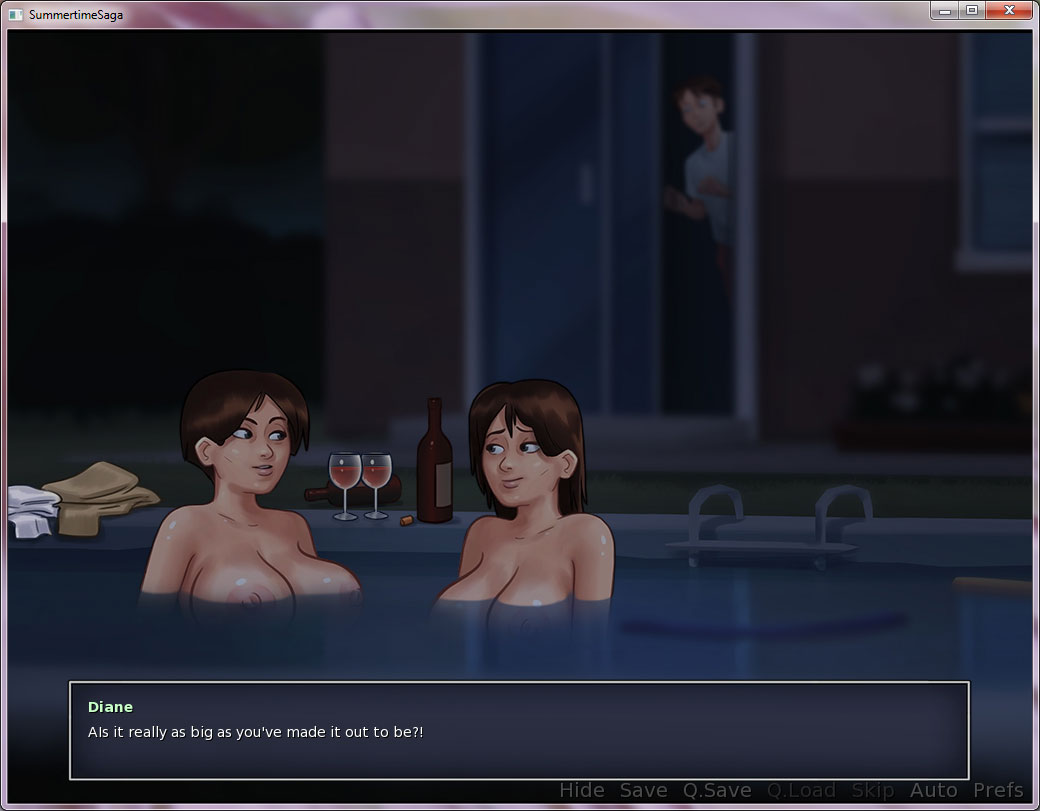Image resolution: width=1040 pixels, height=811 pixels.
Task: Skip ahead through dialogue
Action: pos(872,791)
